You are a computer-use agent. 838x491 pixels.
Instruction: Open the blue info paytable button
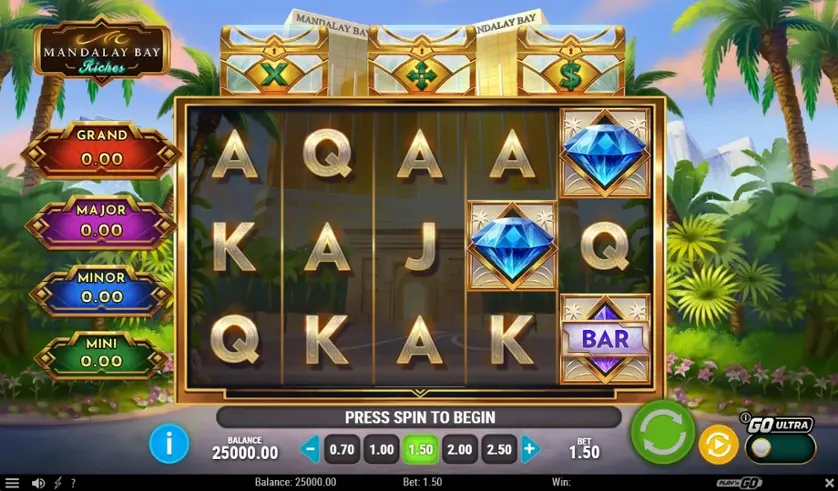point(169,443)
